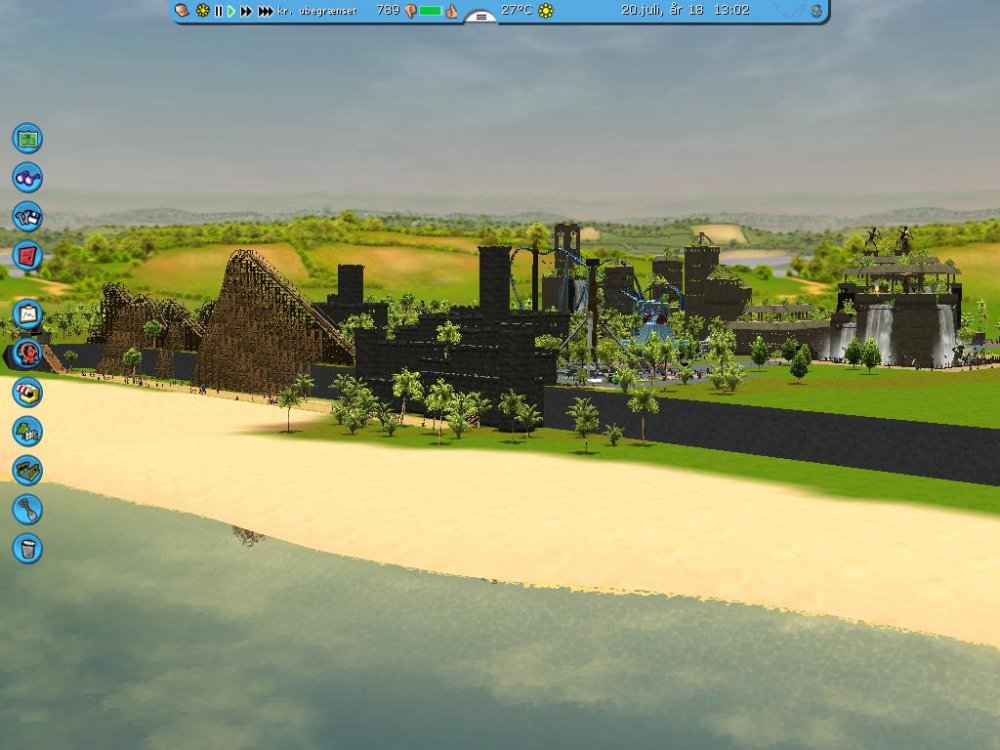
Task: Open the save and load file menu
Action: 27,216
